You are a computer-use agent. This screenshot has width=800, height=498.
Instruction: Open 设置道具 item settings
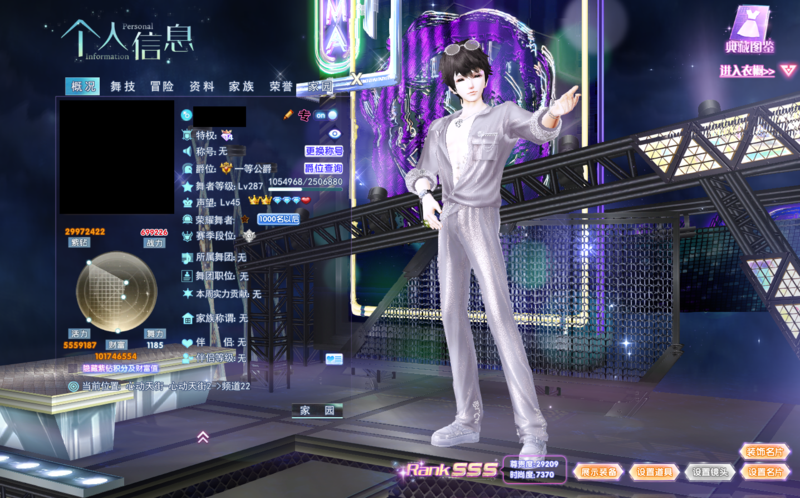click(x=654, y=471)
